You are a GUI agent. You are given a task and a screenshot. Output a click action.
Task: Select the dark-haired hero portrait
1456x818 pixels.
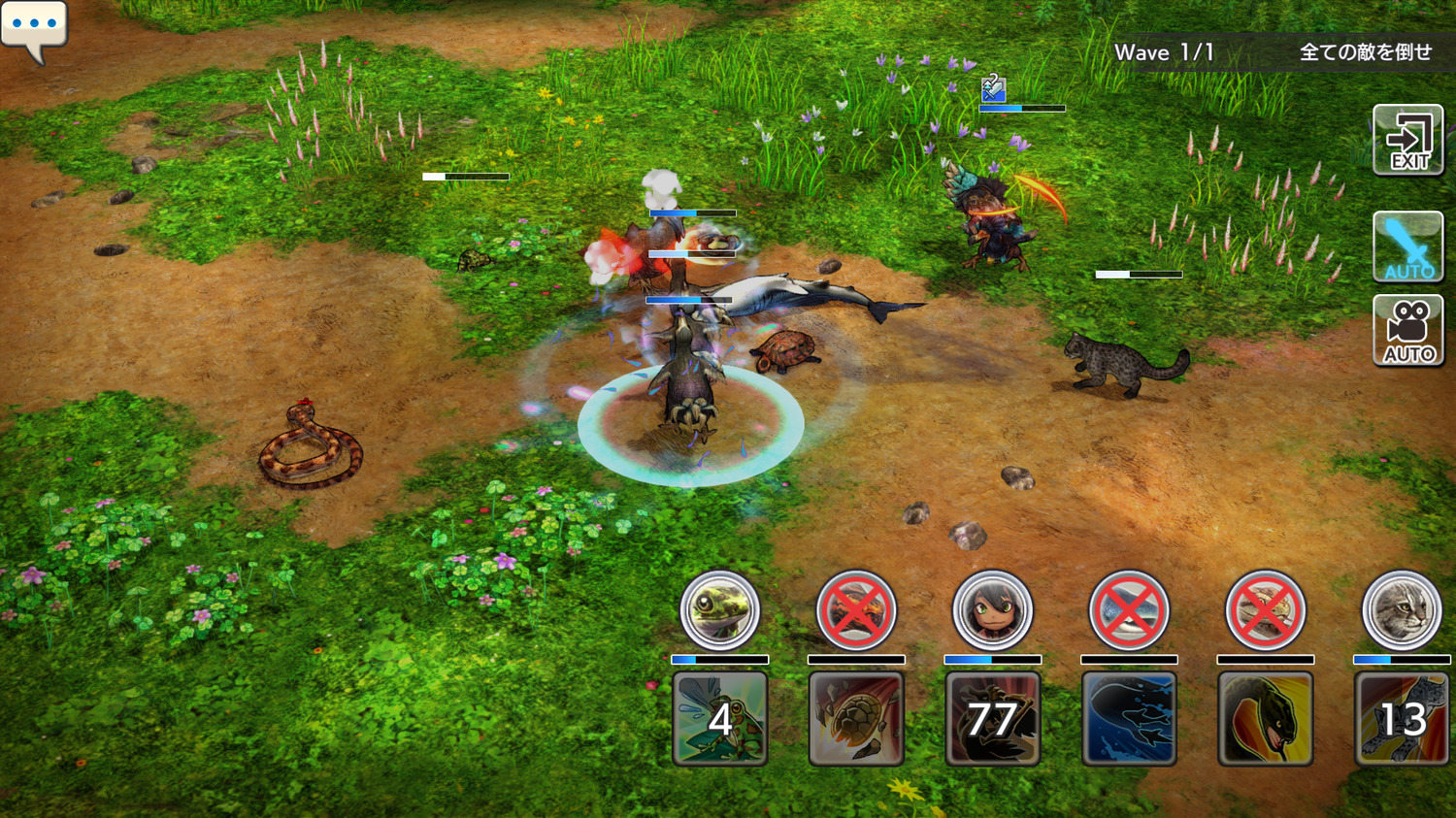pyautogui.click(x=992, y=610)
